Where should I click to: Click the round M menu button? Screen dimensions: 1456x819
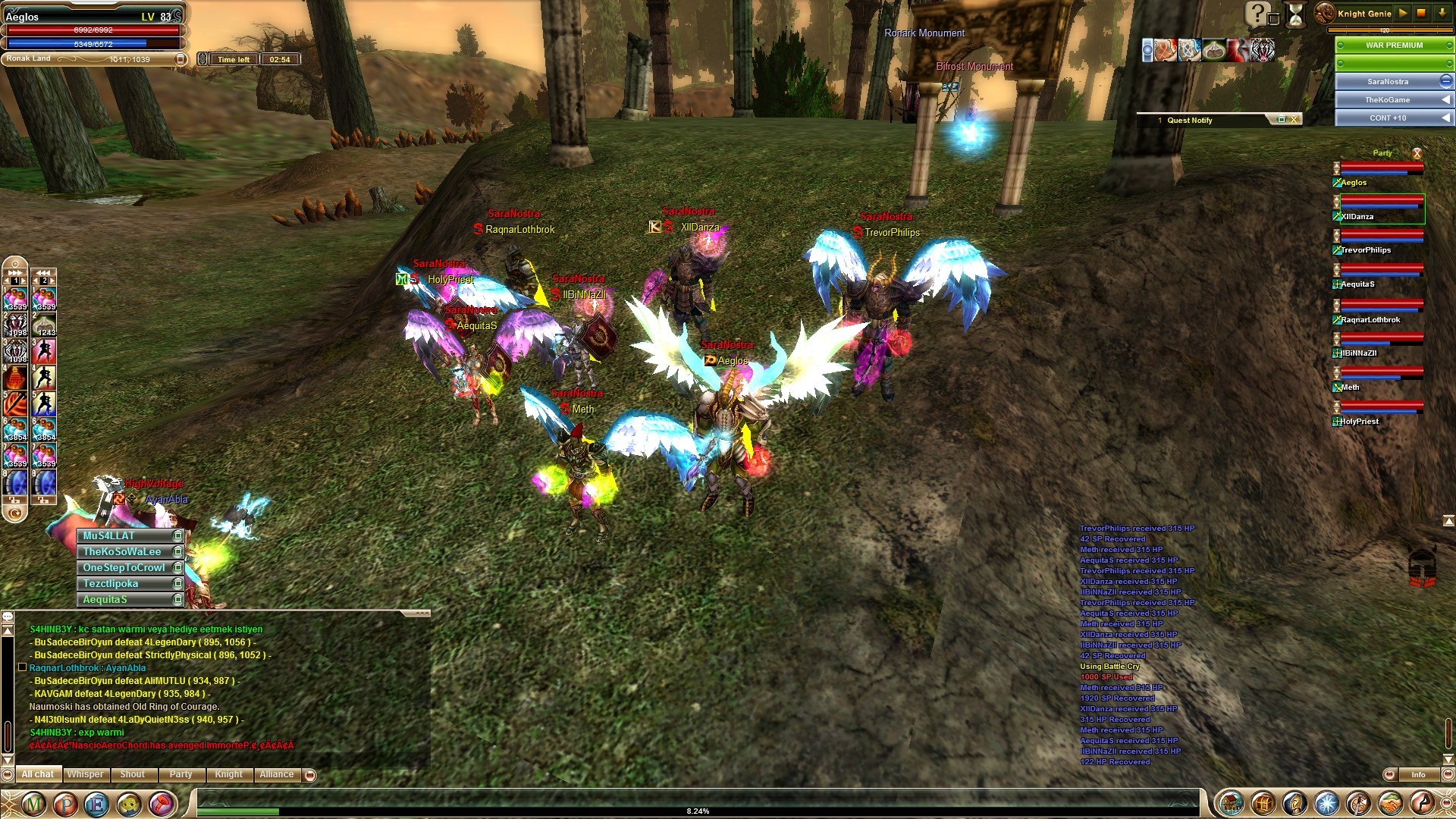pyautogui.click(x=33, y=803)
